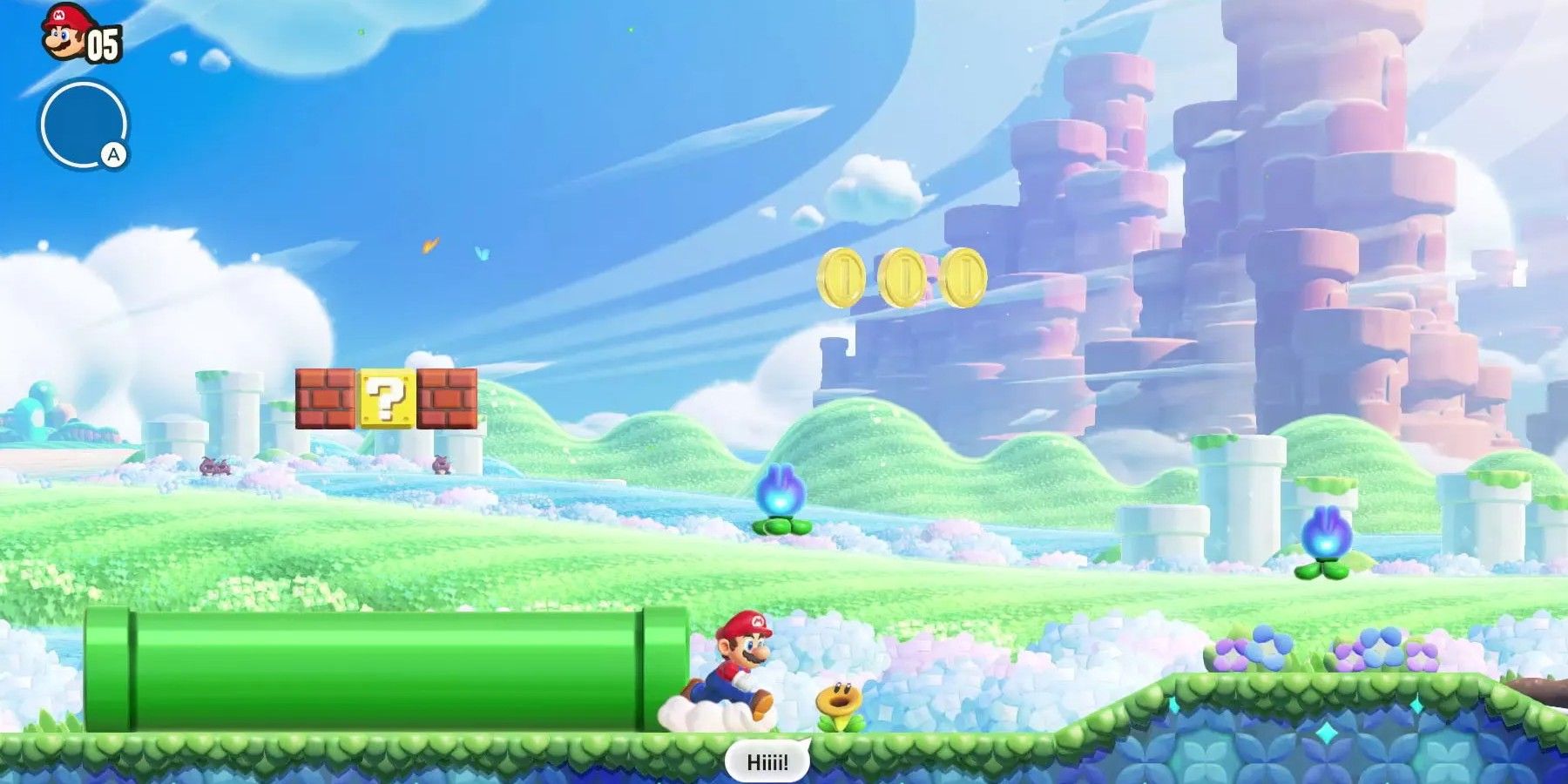This screenshot has width=1568, height=784.
Task: Click the Mario head life counter icon
Action: 59,35
